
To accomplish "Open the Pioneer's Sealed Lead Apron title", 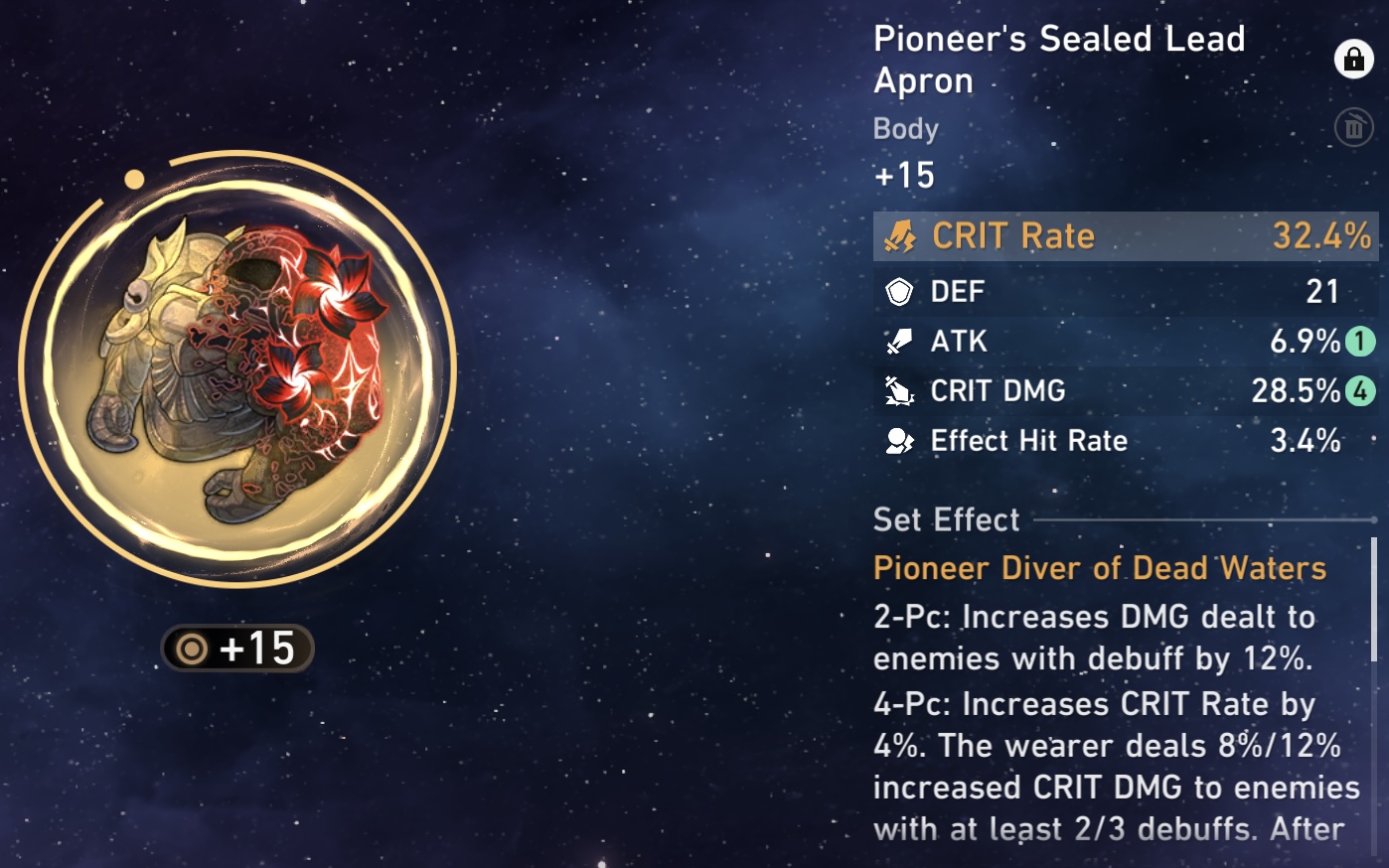I will [x=1058, y=60].
